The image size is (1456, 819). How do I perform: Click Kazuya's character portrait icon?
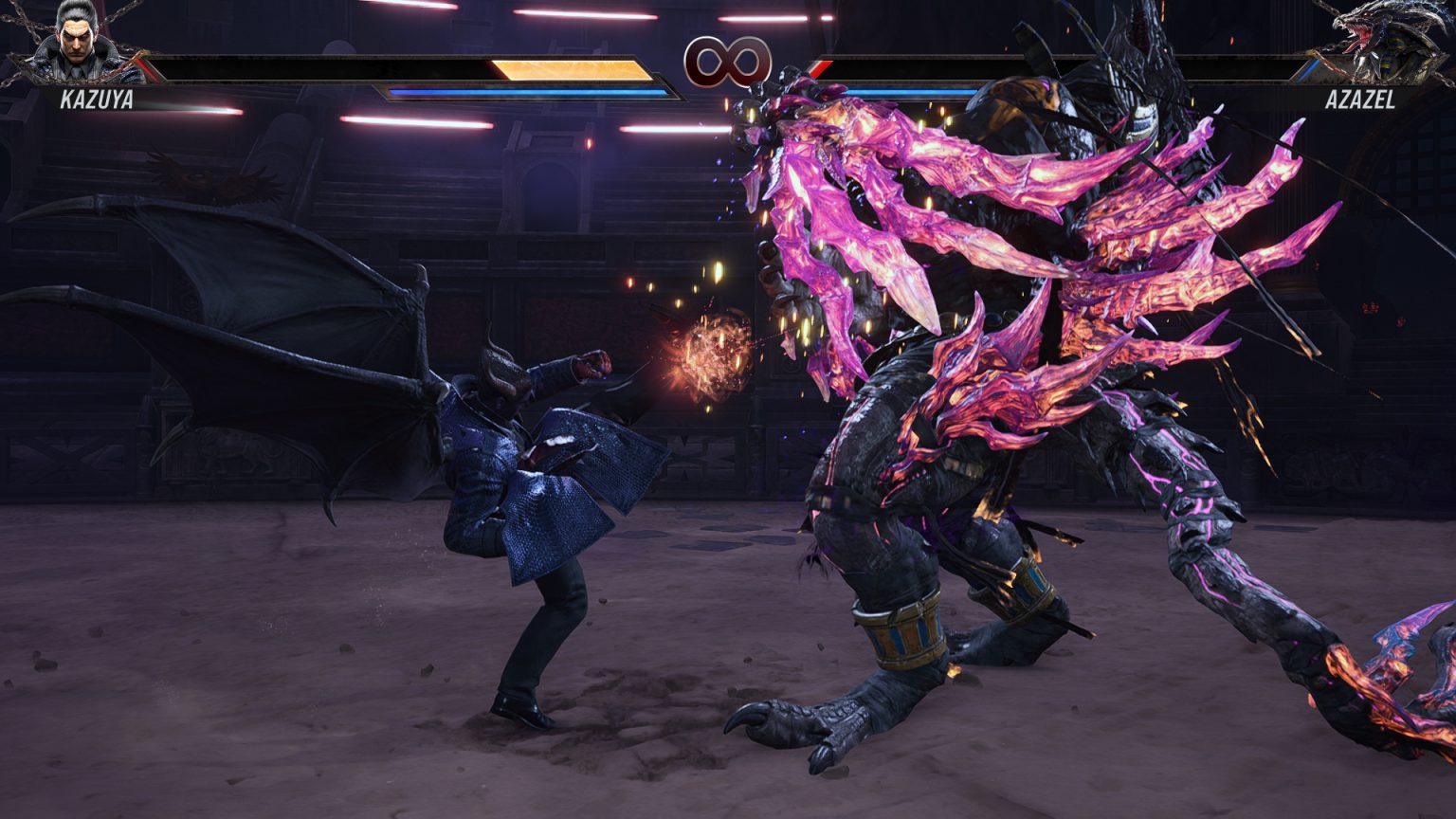[x=74, y=45]
